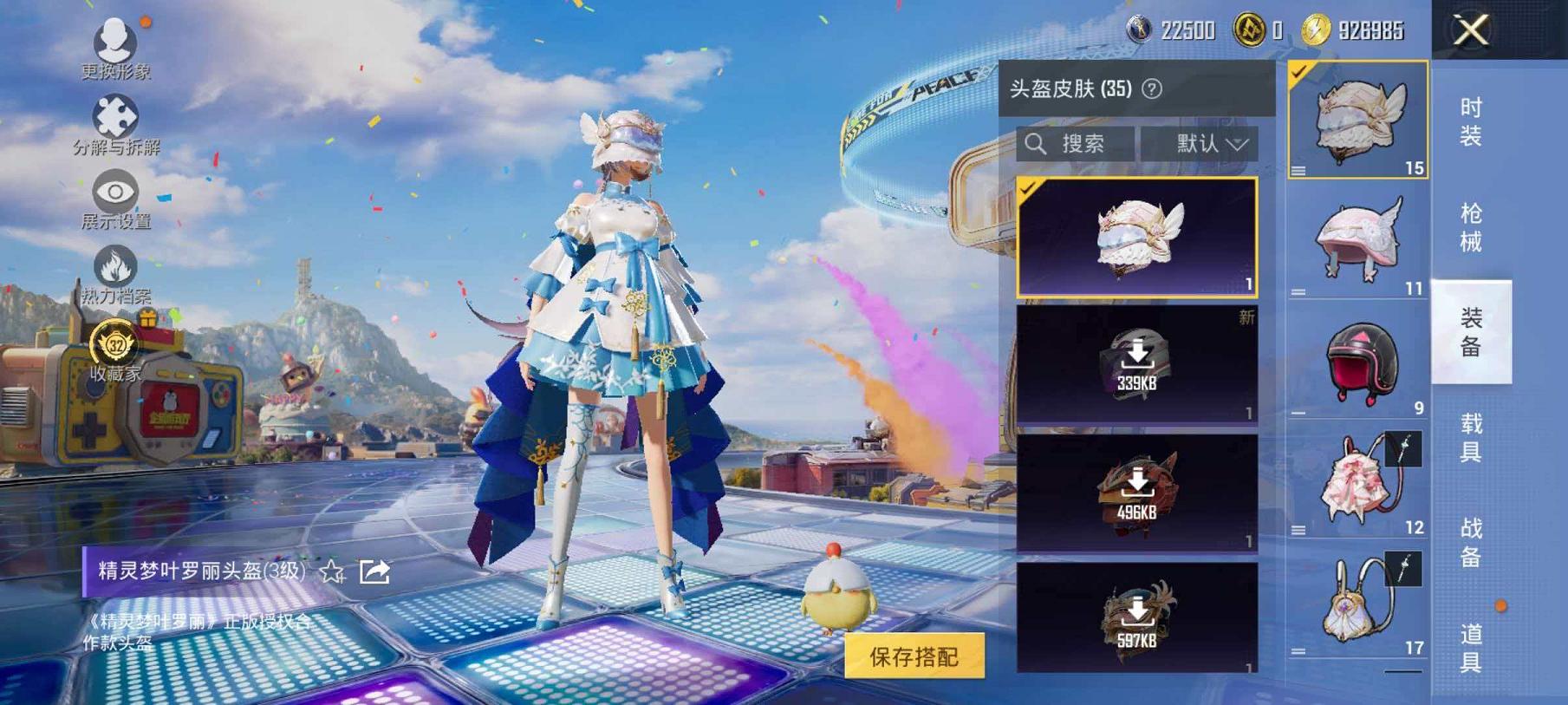
Task: Switch to the 时装 fashion tab
Action: tap(1470, 121)
